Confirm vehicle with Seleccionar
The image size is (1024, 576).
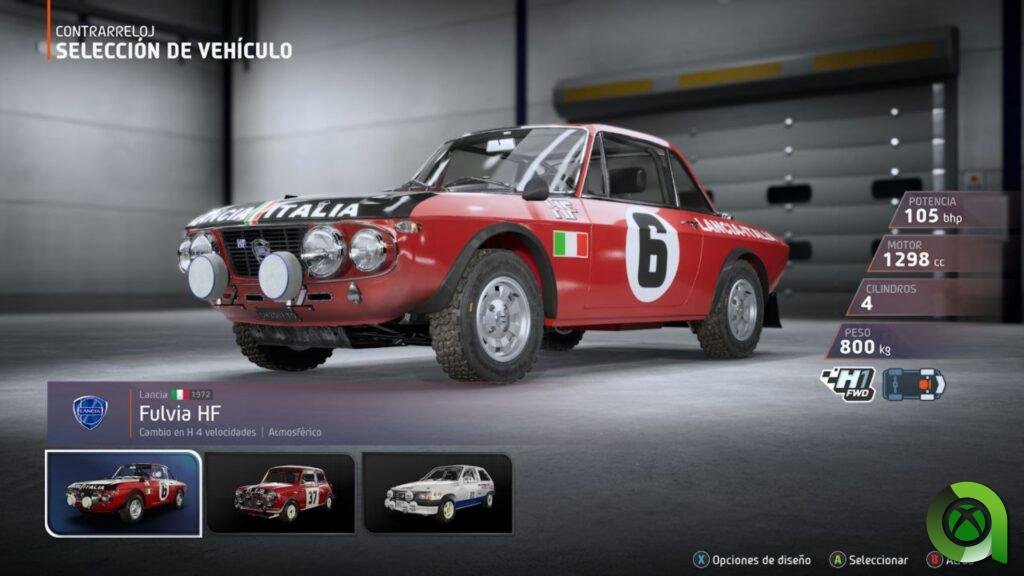point(870,560)
